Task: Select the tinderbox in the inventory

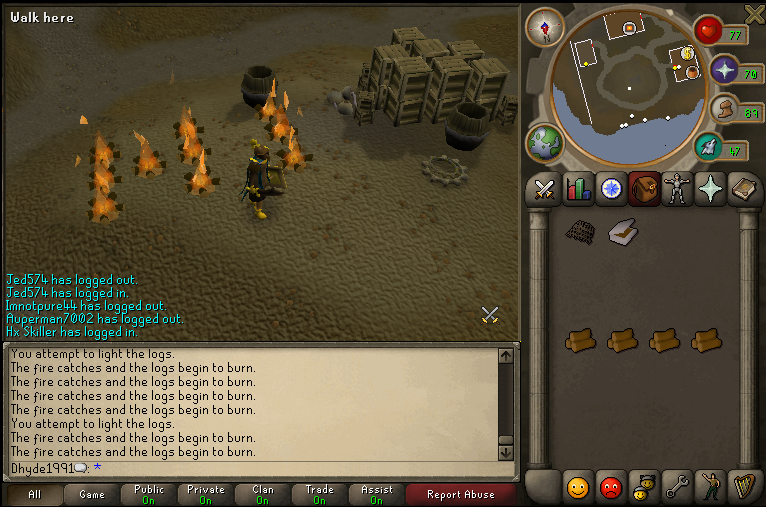Action: pos(623,232)
